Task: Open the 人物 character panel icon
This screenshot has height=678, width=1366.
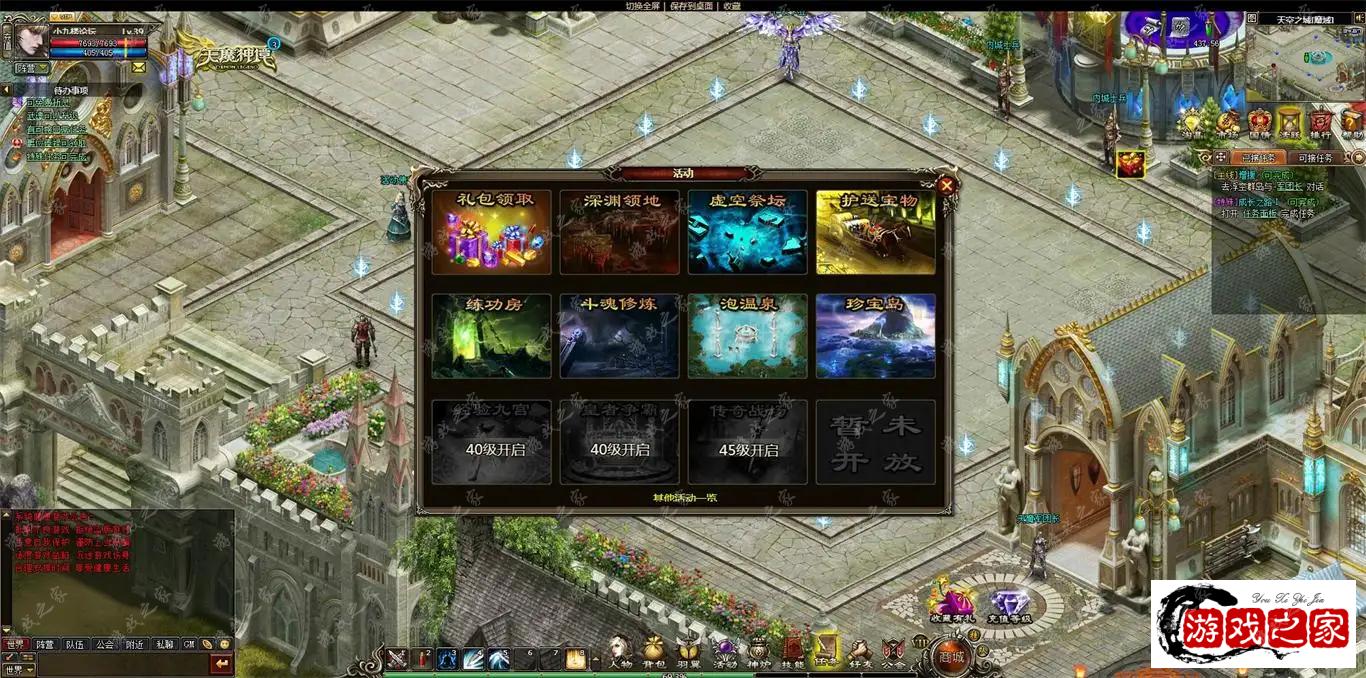Action: pos(620,651)
